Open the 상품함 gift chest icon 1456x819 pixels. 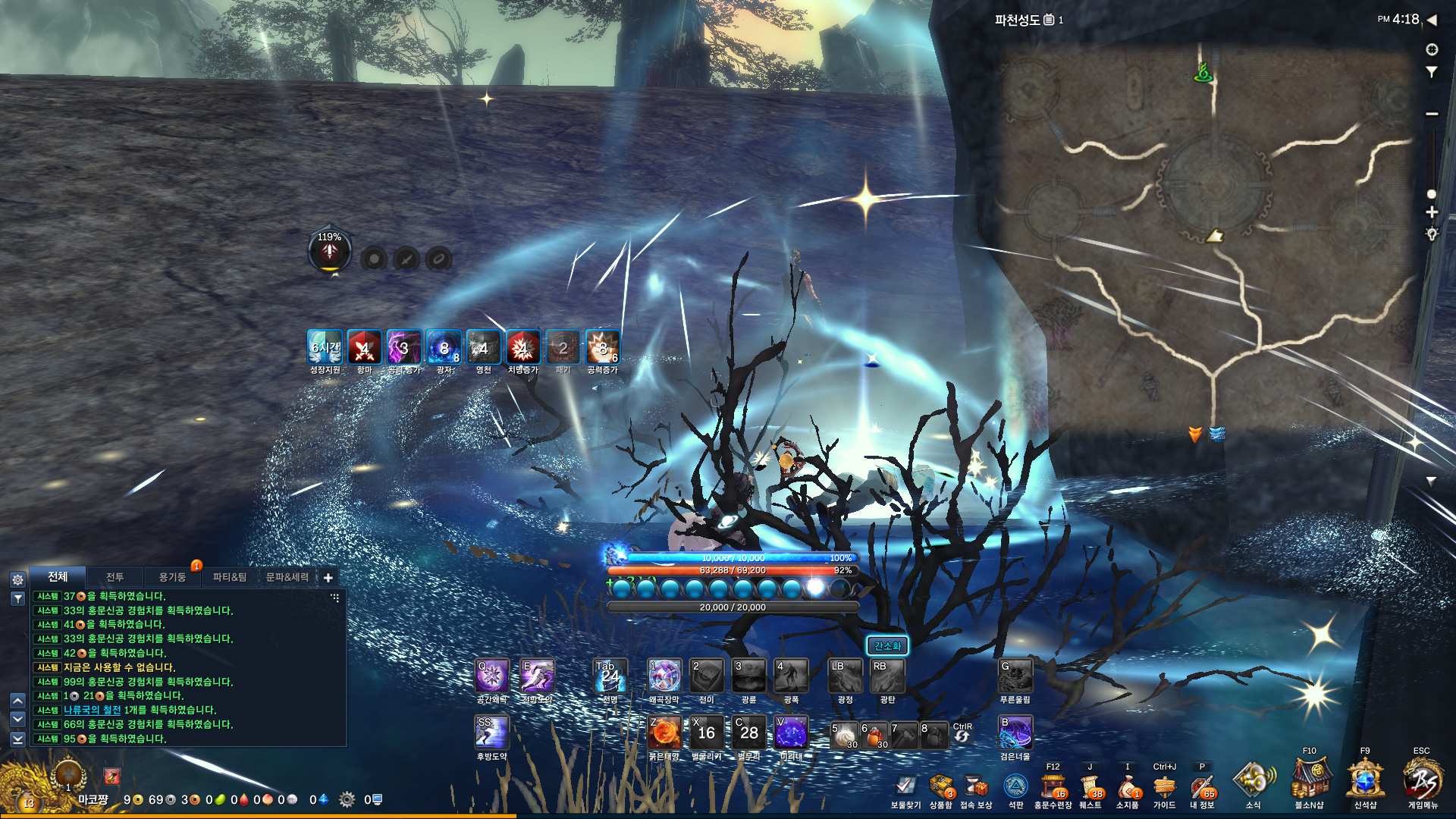click(x=940, y=786)
